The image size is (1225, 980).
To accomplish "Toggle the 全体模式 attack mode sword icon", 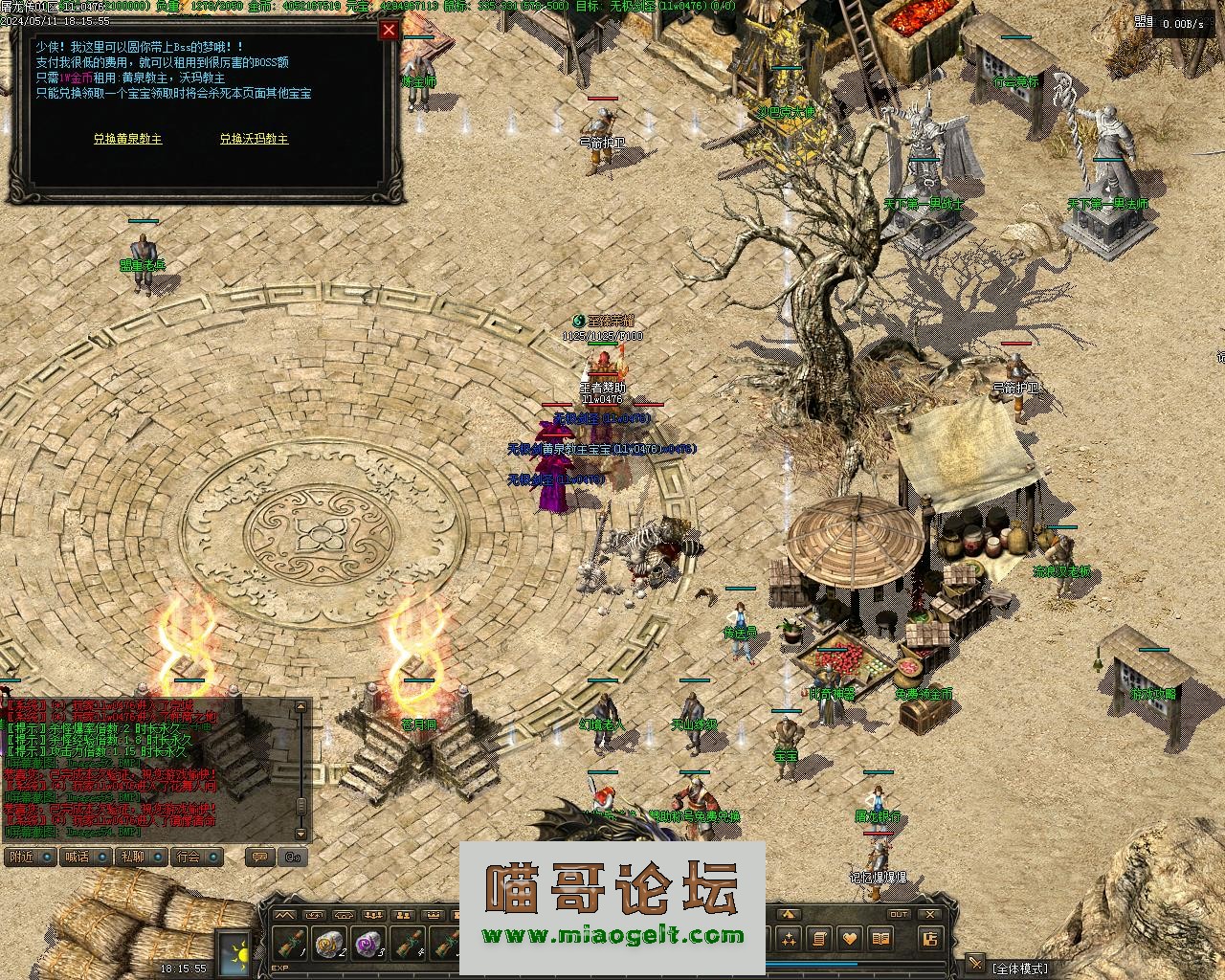I will 975,963.
